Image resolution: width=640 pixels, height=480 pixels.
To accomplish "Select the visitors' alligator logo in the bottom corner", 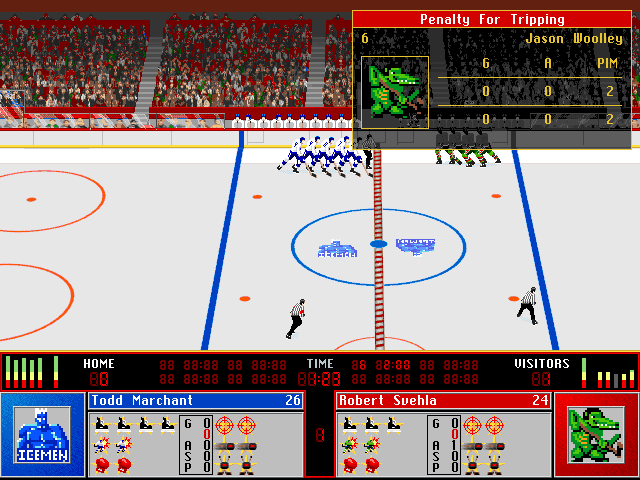I will tap(596, 435).
